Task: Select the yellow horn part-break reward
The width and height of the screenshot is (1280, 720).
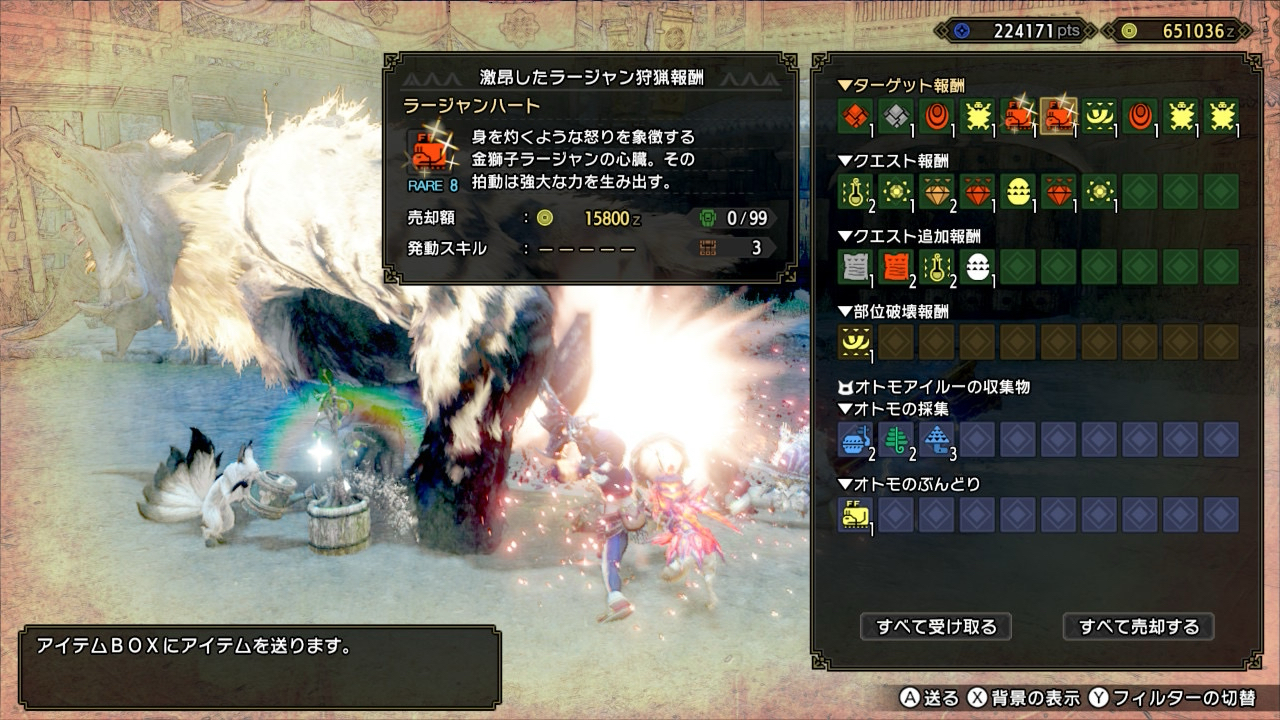Action: coord(855,342)
